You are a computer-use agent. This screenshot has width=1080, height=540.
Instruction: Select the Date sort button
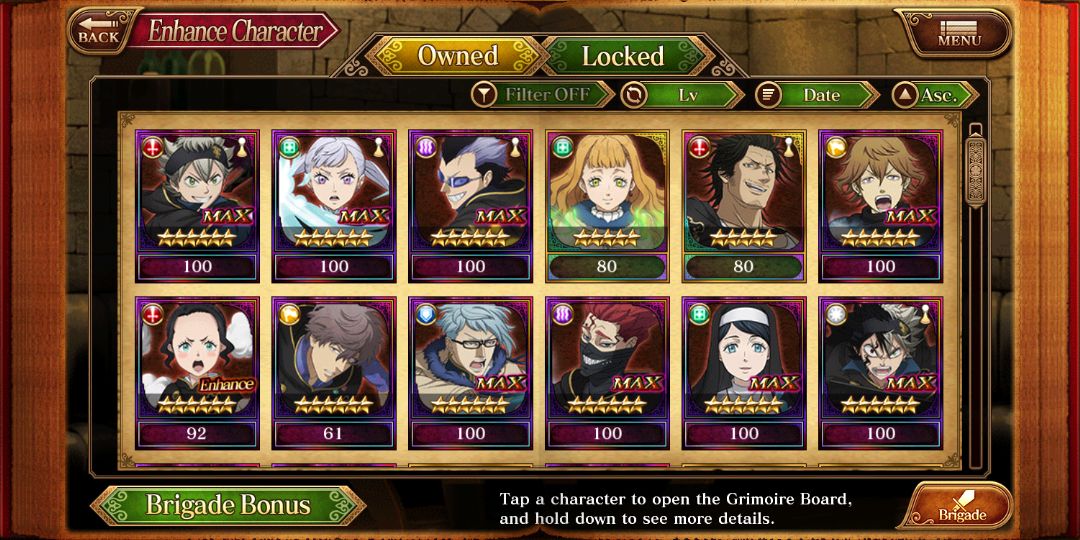[x=817, y=95]
